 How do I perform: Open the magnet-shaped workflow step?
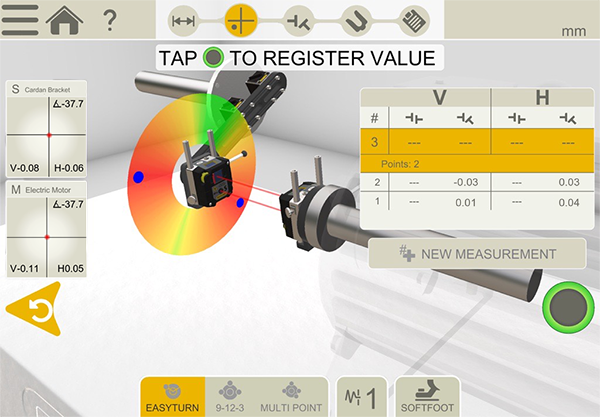pyautogui.click(x=355, y=19)
